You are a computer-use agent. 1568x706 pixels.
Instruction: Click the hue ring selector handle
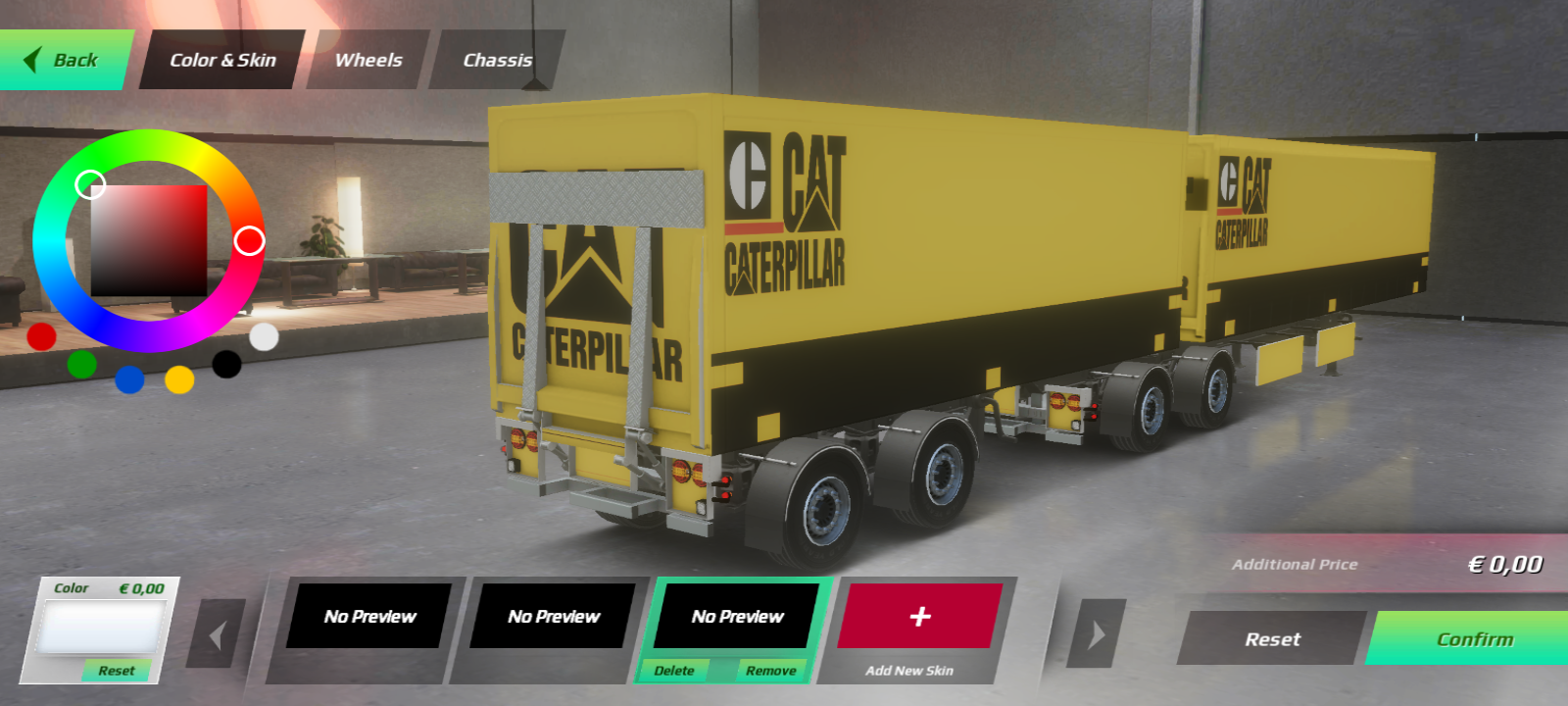[x=251, y=238]
